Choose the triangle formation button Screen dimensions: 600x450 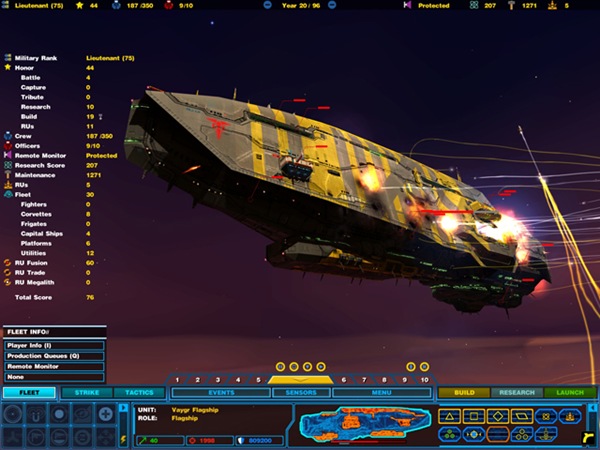tap(451, 415)
